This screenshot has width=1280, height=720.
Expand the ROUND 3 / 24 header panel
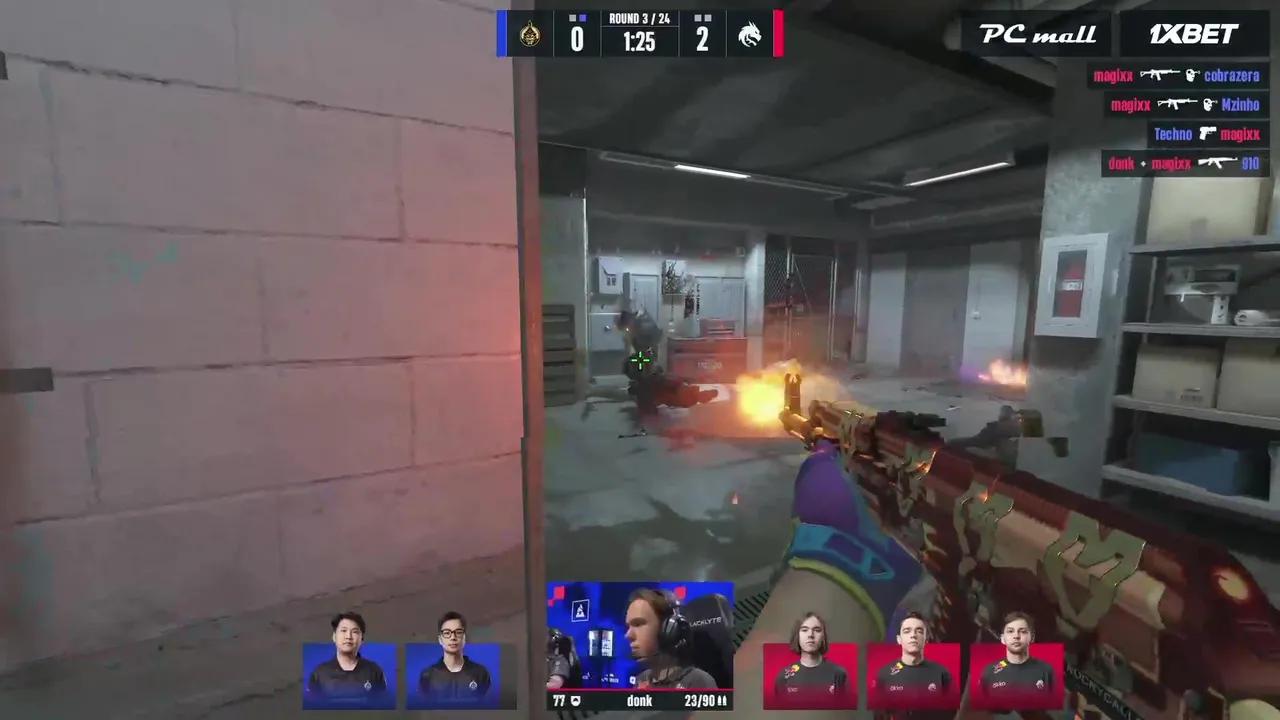(638, 19)
